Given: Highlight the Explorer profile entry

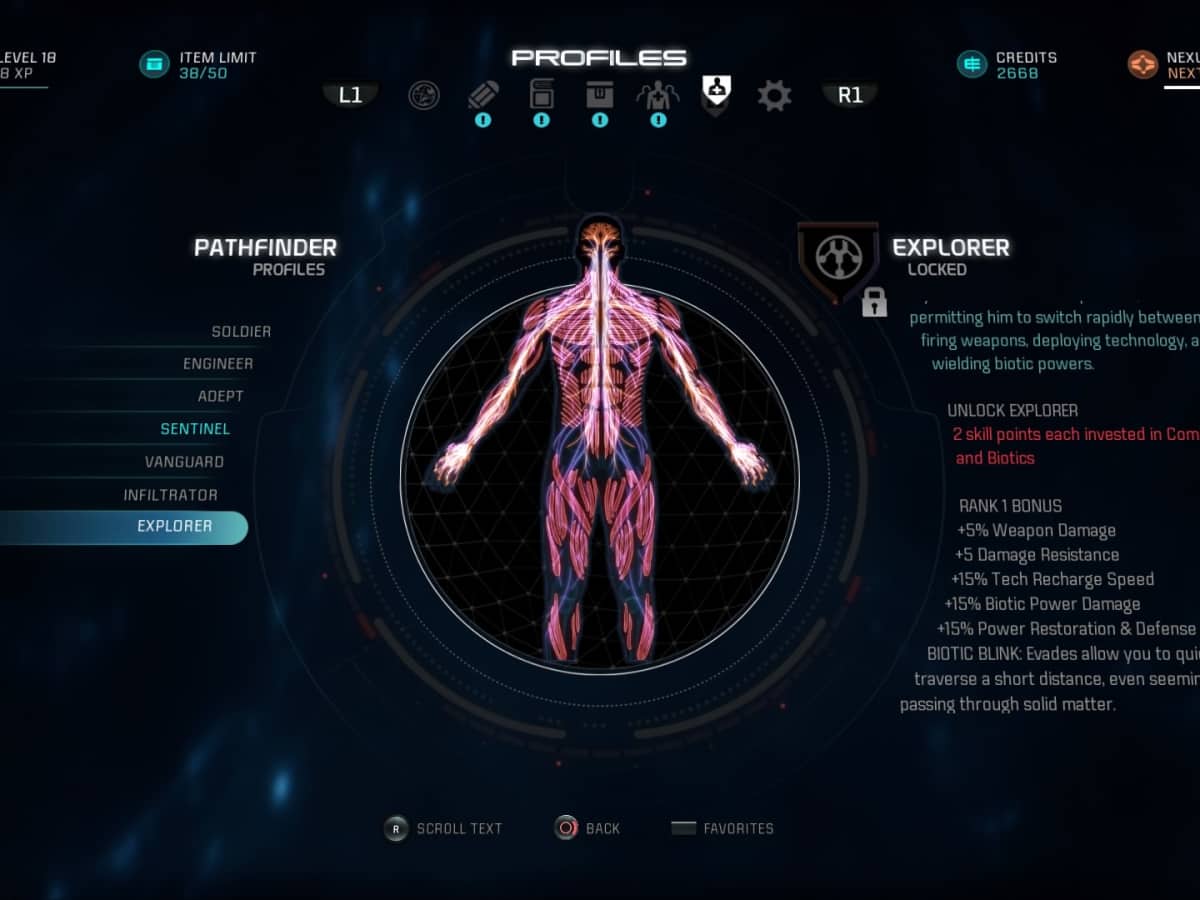Looking at the screenshot, I should click(174, 527).
